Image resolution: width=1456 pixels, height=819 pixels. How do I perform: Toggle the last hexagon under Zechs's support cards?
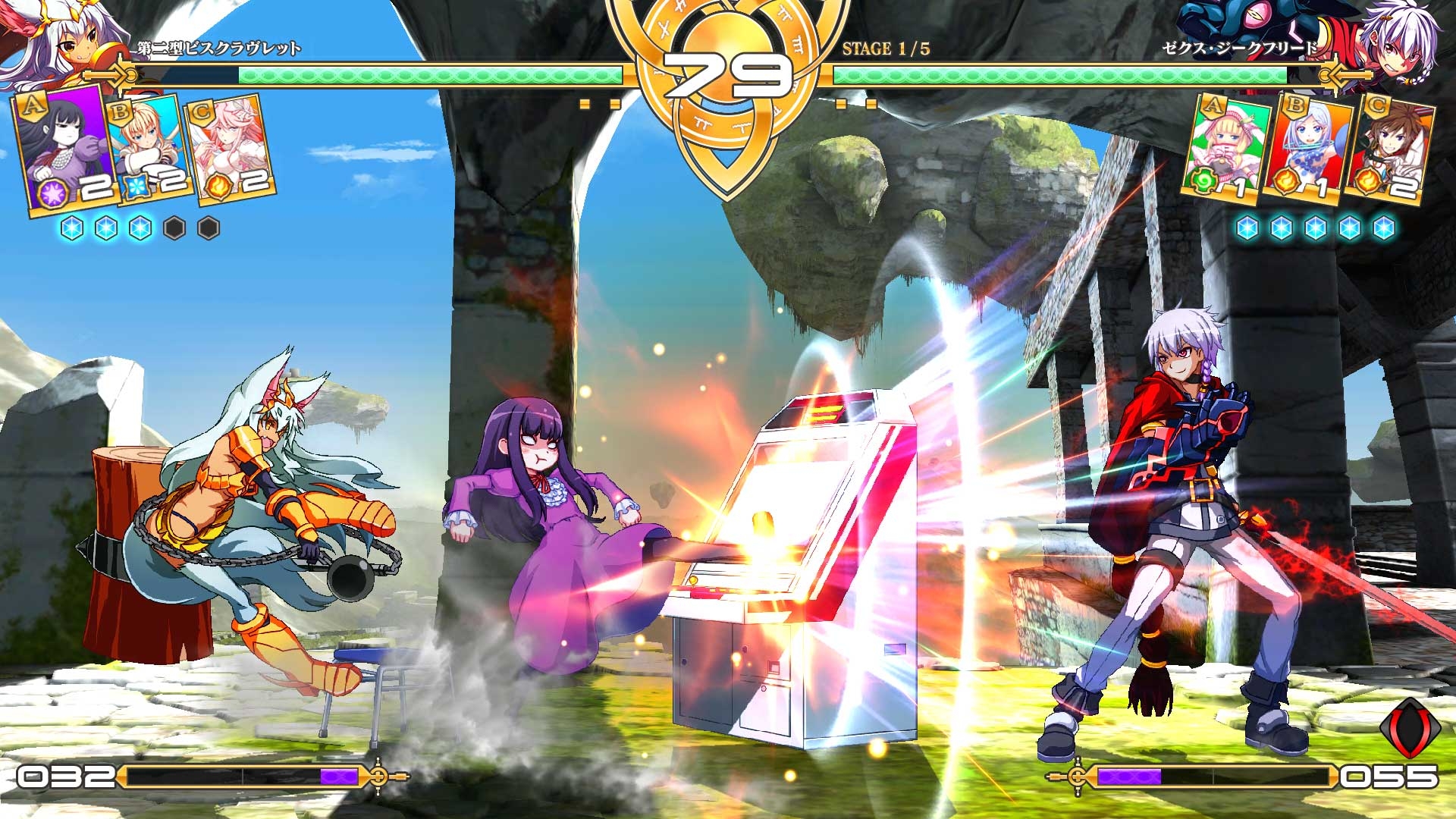pos(1385,227)
